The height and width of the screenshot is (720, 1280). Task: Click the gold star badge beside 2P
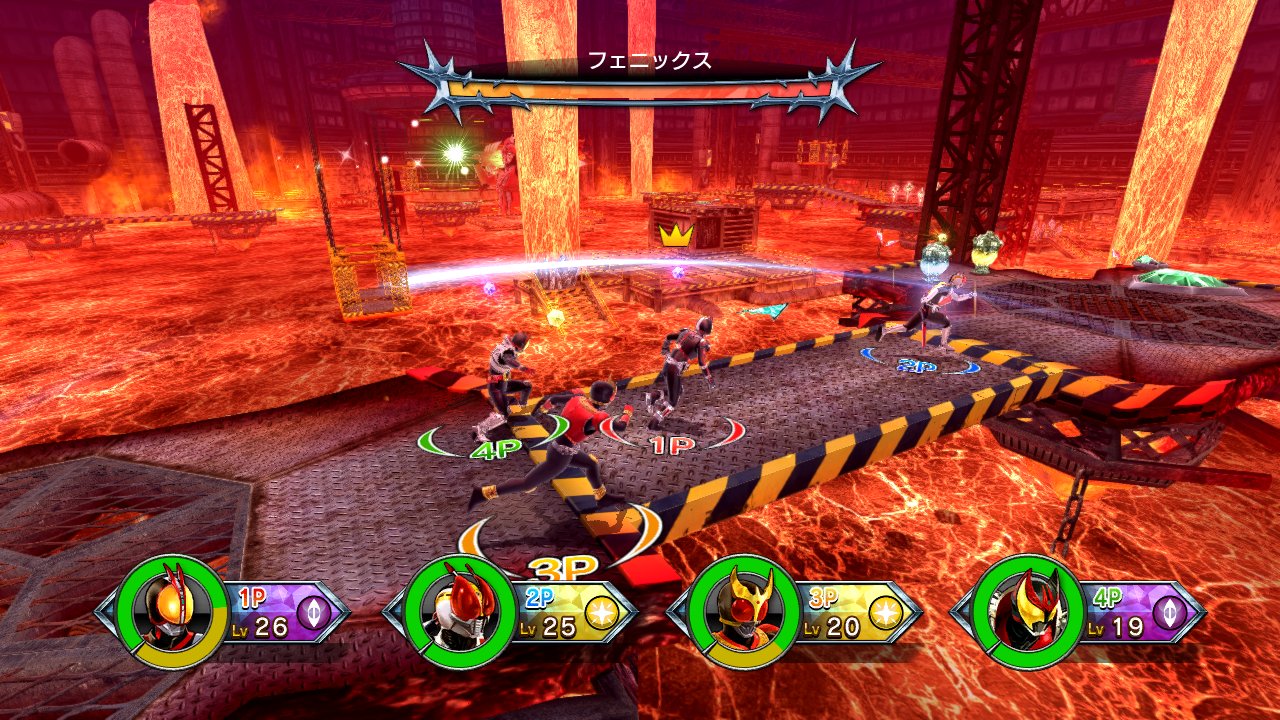(x=602, y=611)
